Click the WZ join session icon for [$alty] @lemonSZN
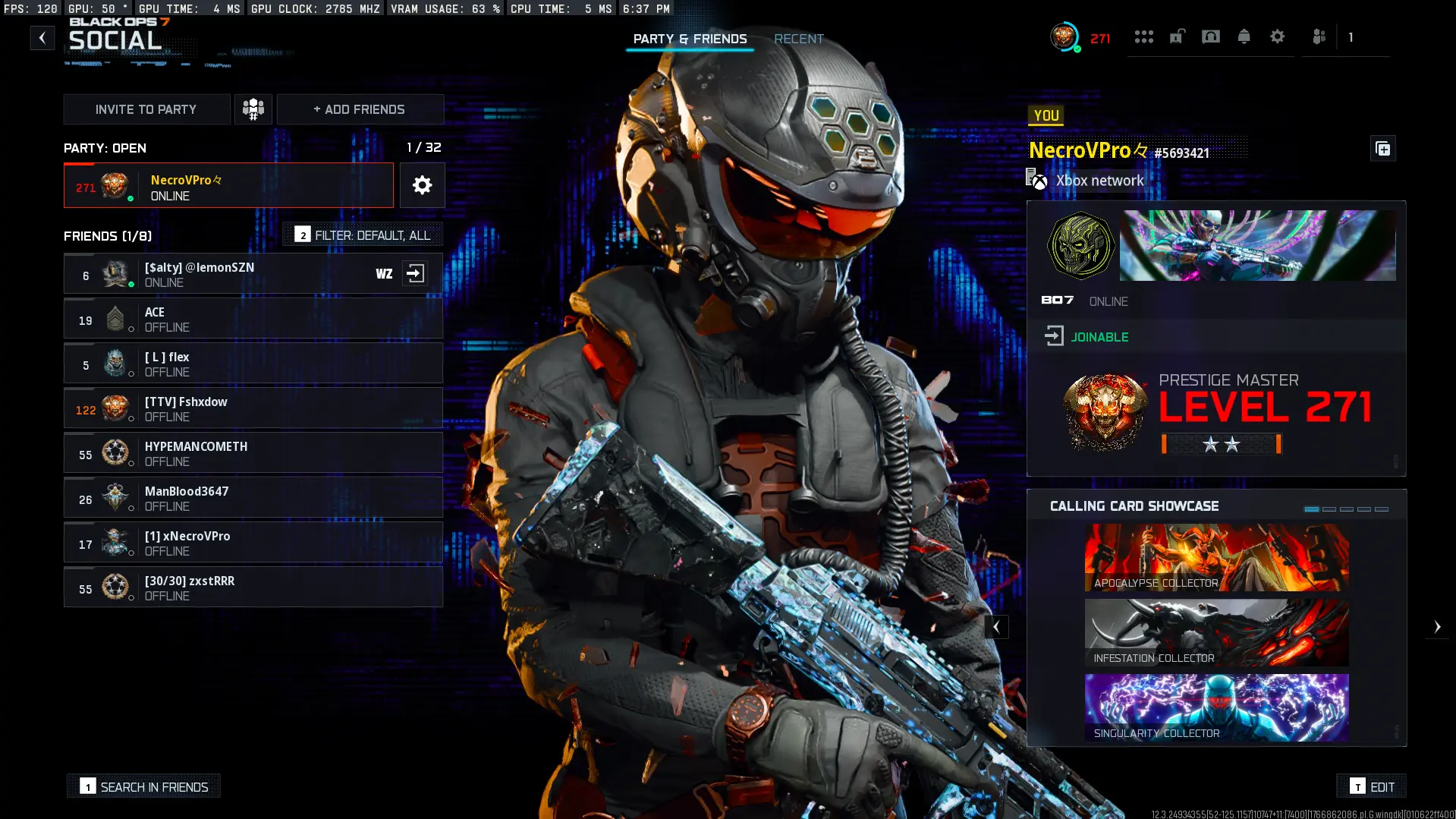The width and height of the screenshot is (1456, 819). 416,273
